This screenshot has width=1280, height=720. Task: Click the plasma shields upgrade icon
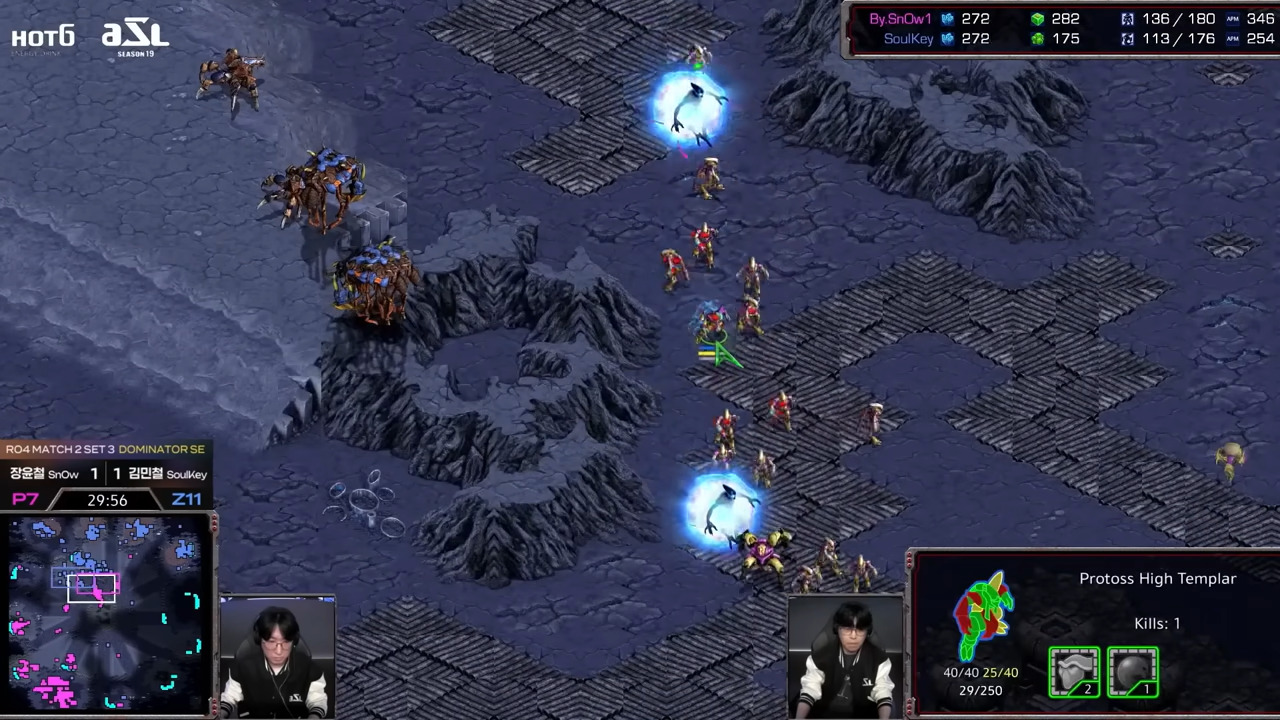[x=1133, y=672]
